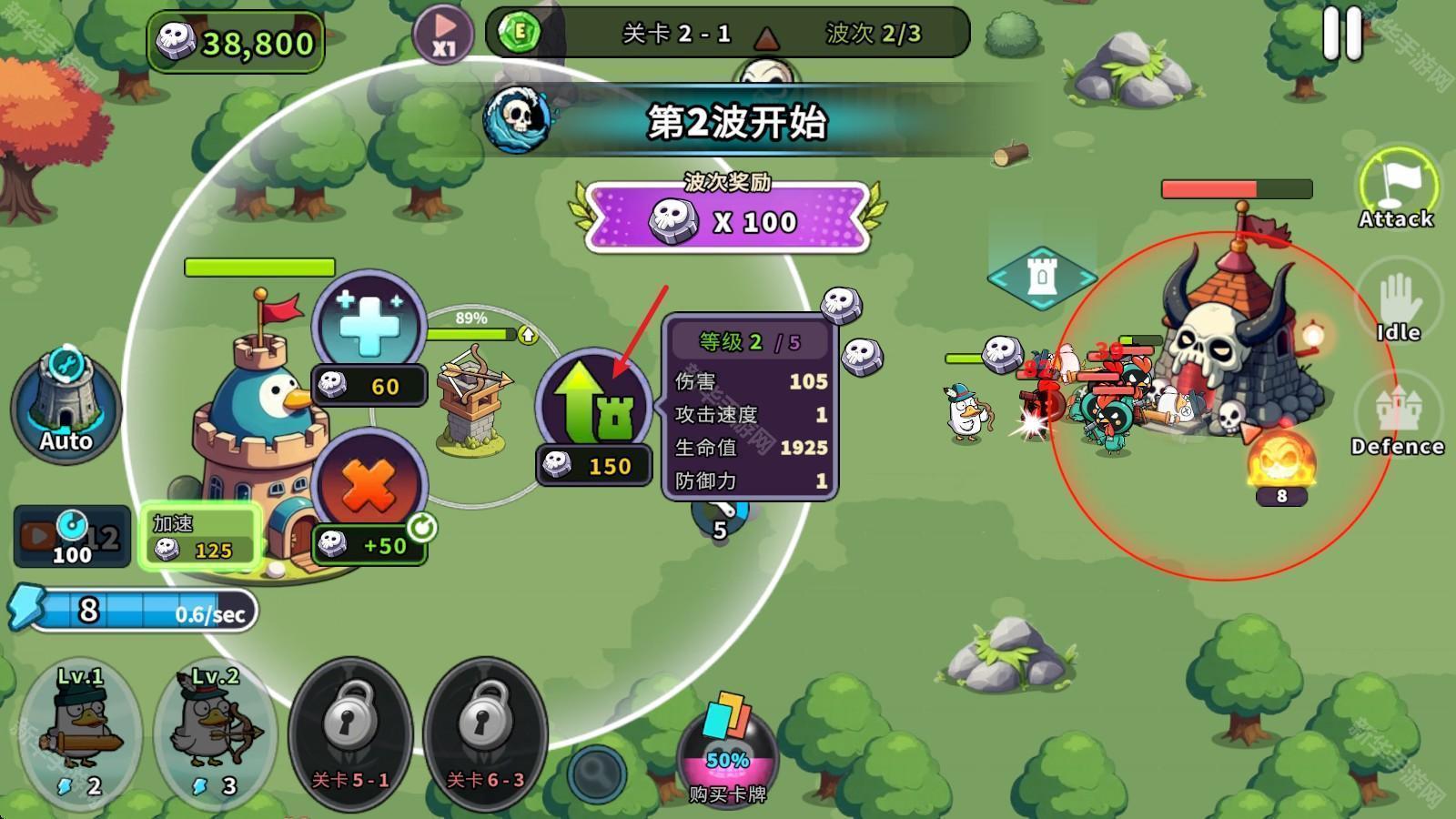Toggle the X1 game speed button
Viewport: 1456px width, 819px height.
pyautogui.click(x=442, y=34)
